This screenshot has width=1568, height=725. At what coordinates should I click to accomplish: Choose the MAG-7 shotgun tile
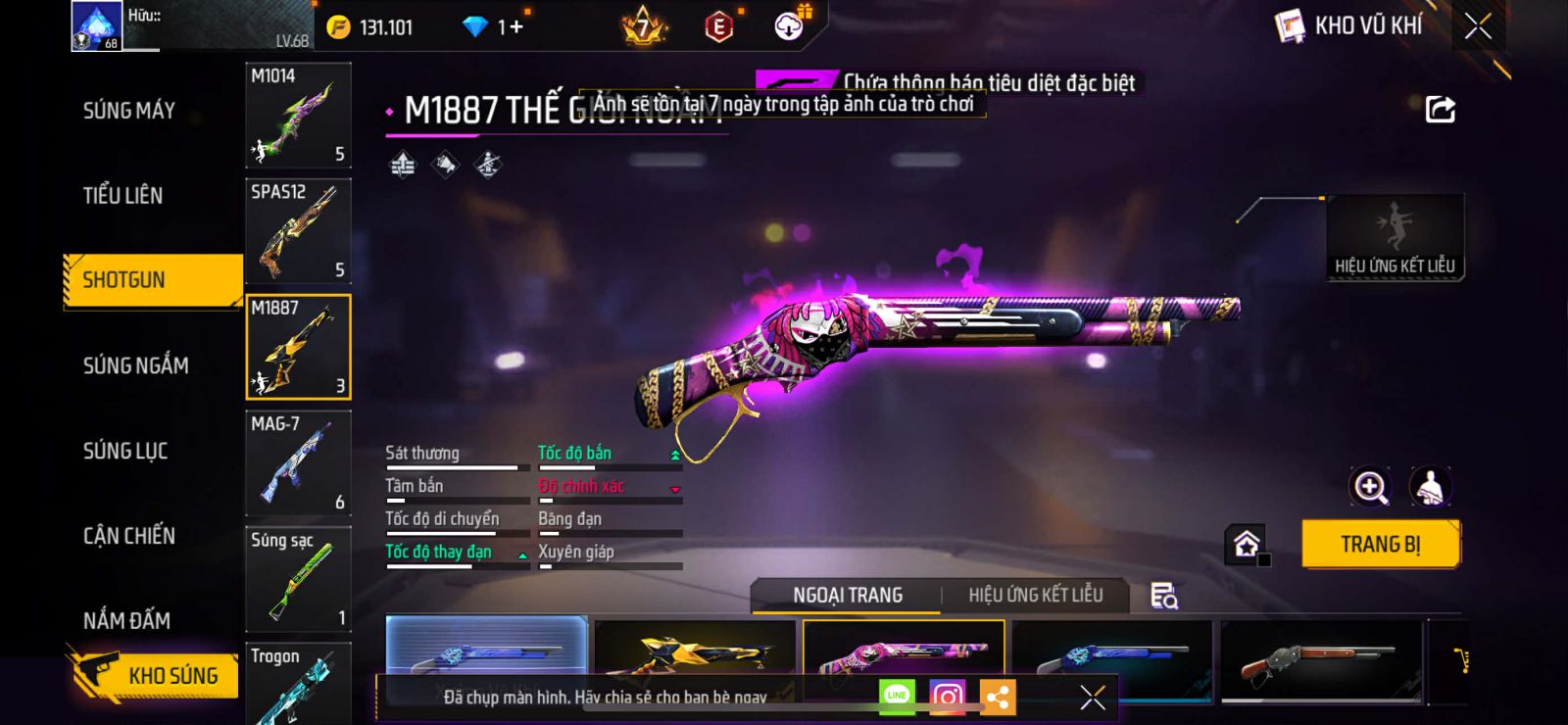[298, 463]
